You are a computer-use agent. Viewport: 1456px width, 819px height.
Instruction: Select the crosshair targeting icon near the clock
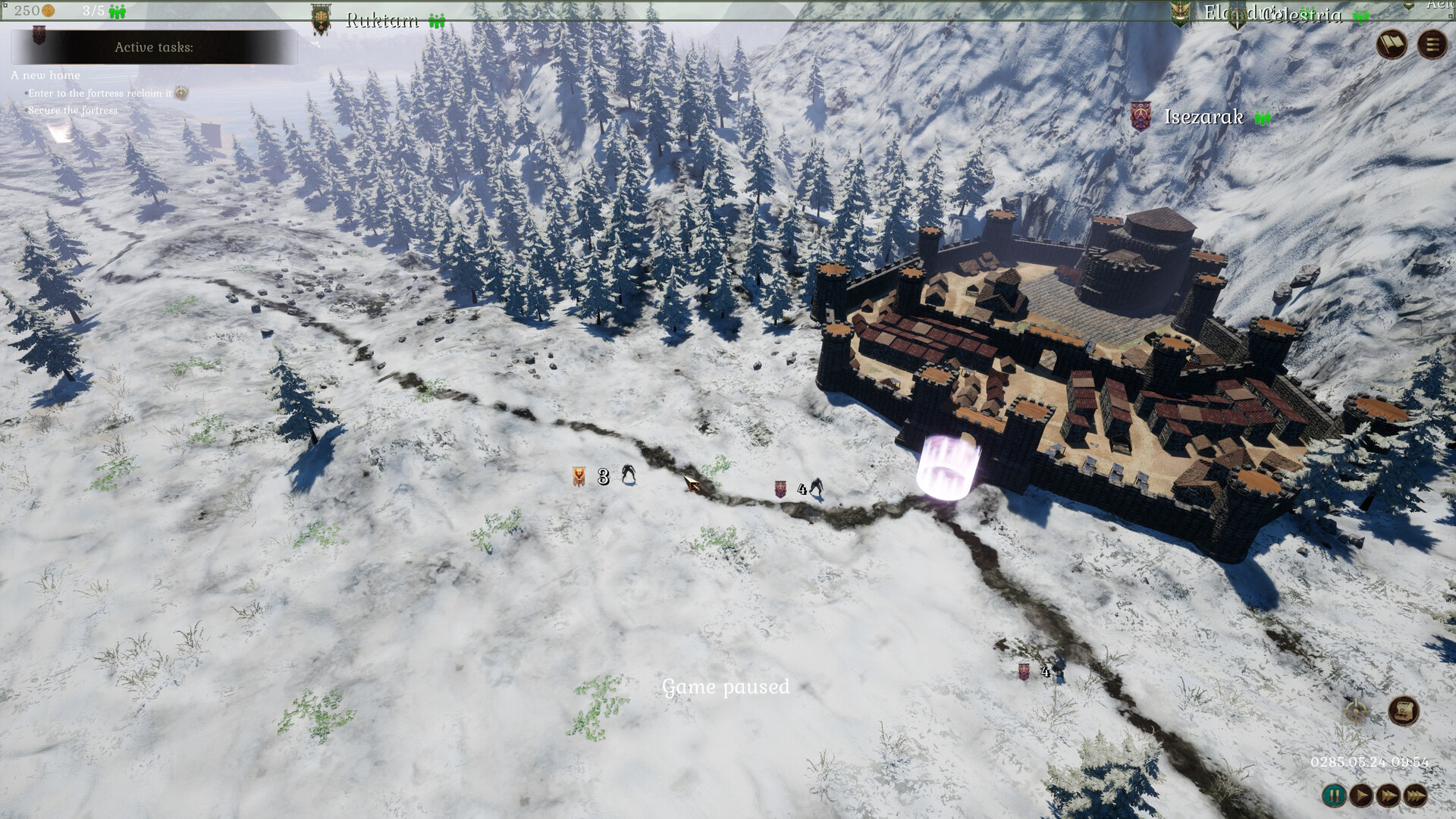click(1355, 711)
